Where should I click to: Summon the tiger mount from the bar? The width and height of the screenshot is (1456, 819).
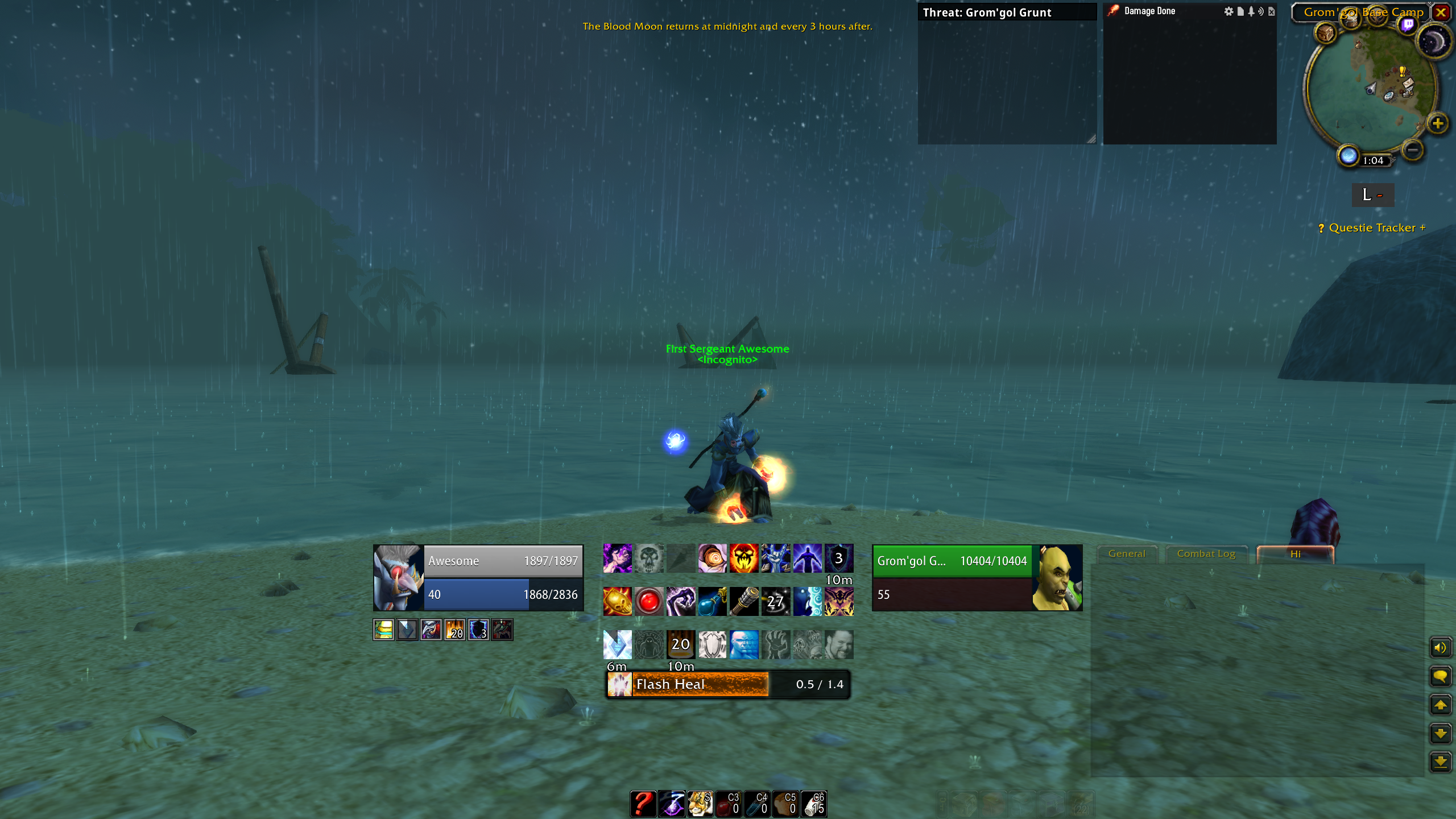700,804
